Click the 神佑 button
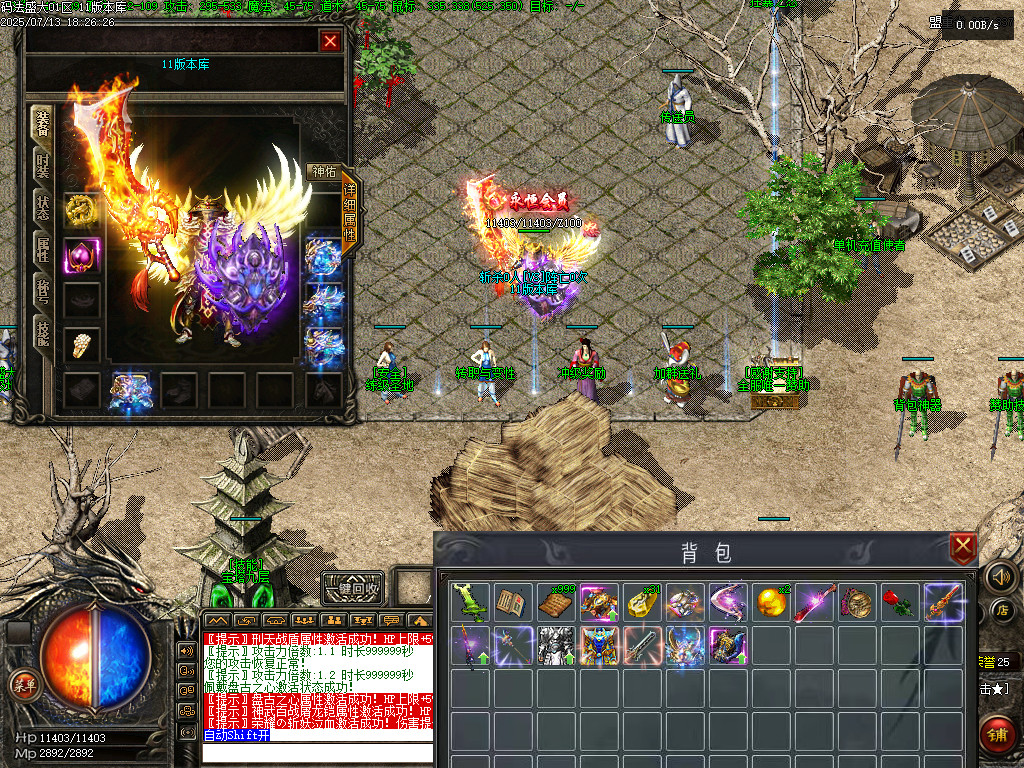Image resolution: width=1024 pixels, height=768 pixels. tap(323, 172)
